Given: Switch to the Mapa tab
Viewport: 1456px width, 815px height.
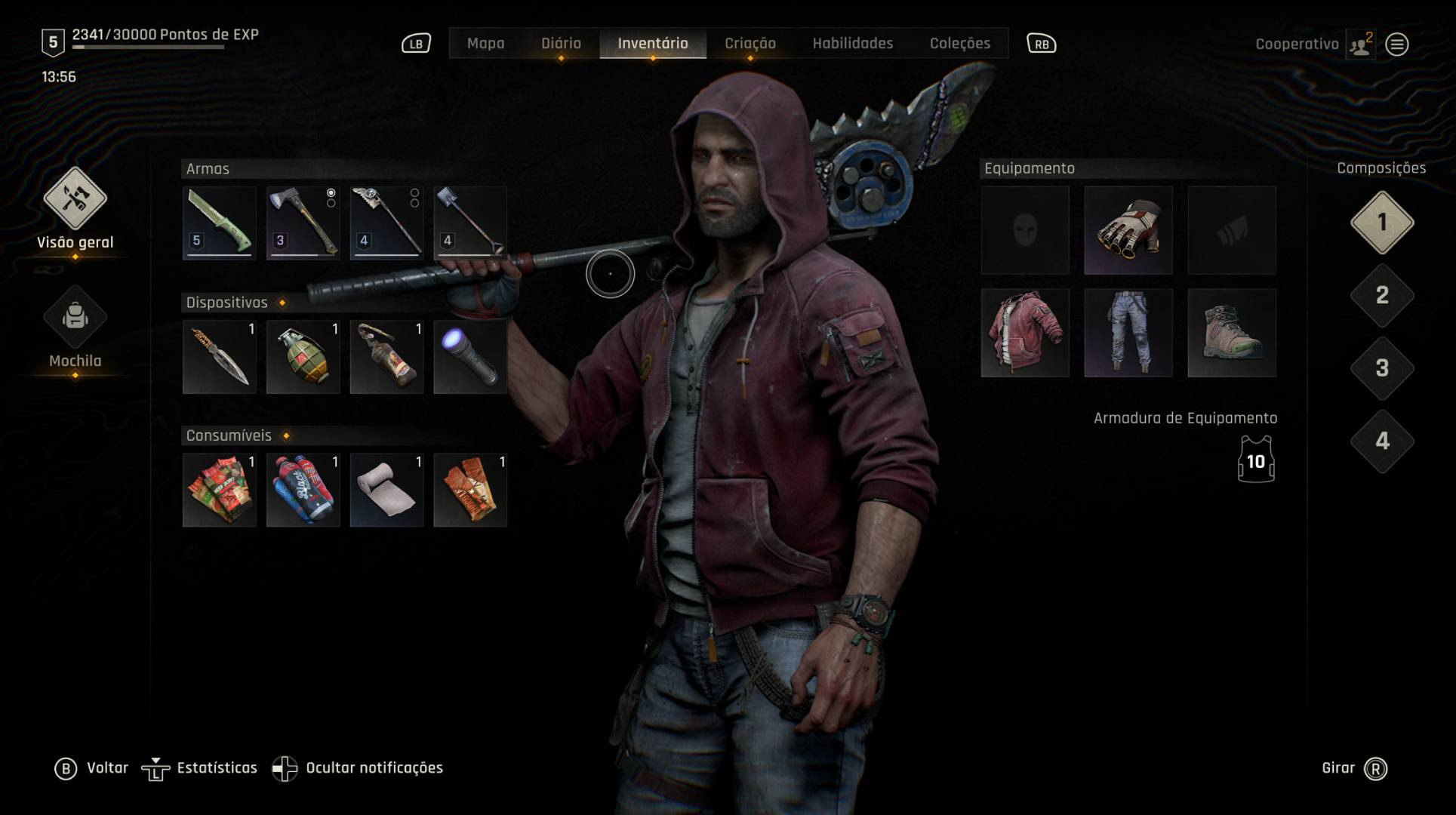Looking at the screenshot, I should click(x=485, y=44).
